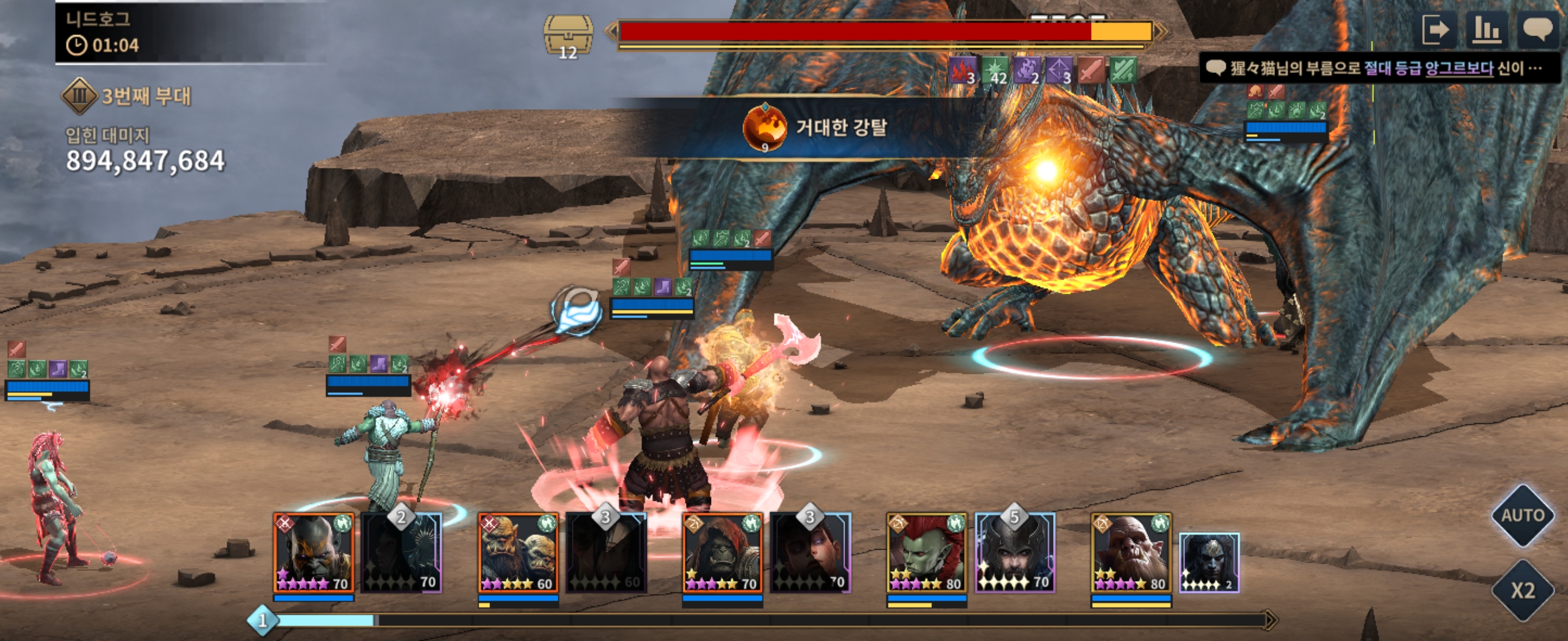Inspect the boss buff icon showing 42
Image resolution: width=1568 pixels, height=641 pixels.
pos(995,71)
